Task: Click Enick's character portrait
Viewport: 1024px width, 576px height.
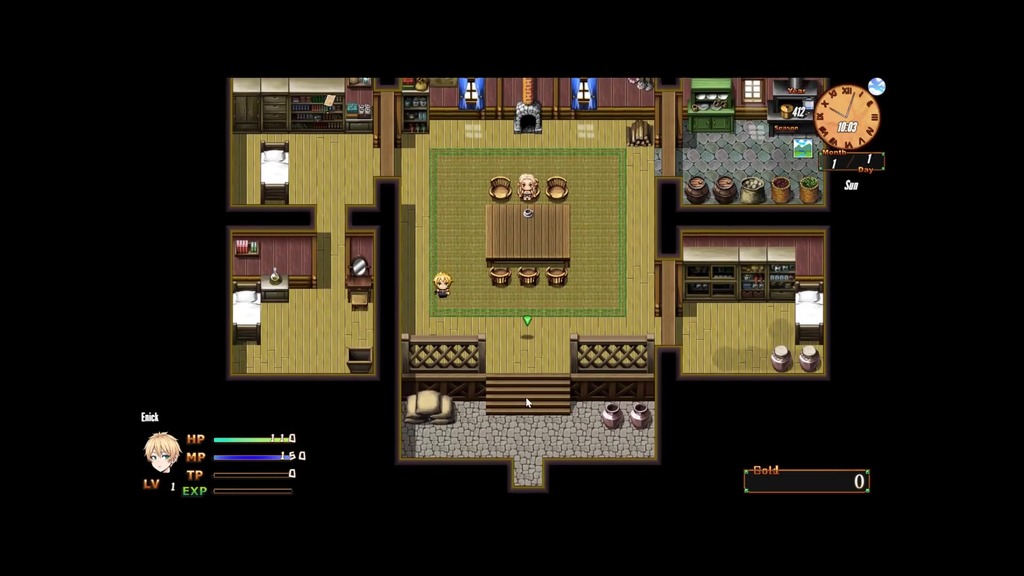Action: [161, 452]
